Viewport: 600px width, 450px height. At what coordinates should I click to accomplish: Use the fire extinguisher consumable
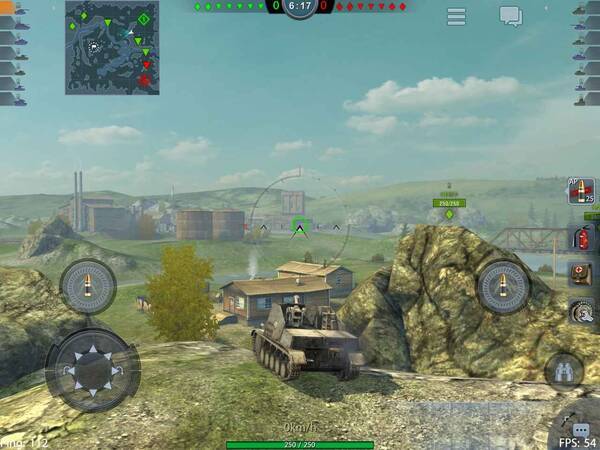(581, 237)
